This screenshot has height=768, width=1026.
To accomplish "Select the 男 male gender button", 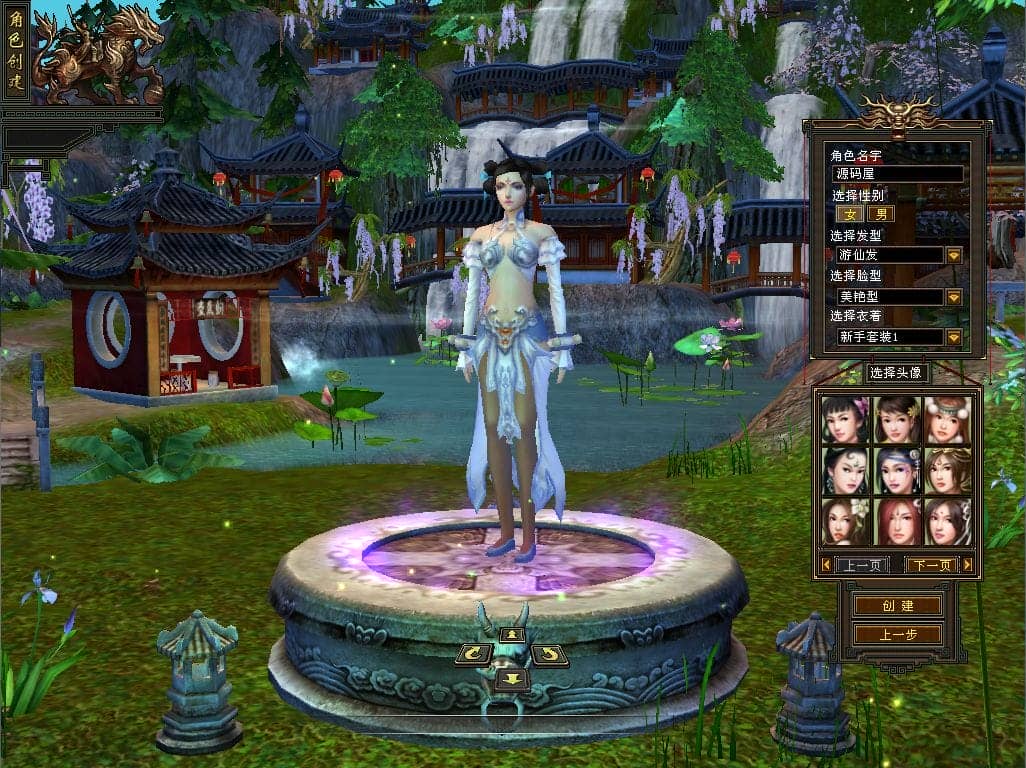I will [x=880, y=213].
